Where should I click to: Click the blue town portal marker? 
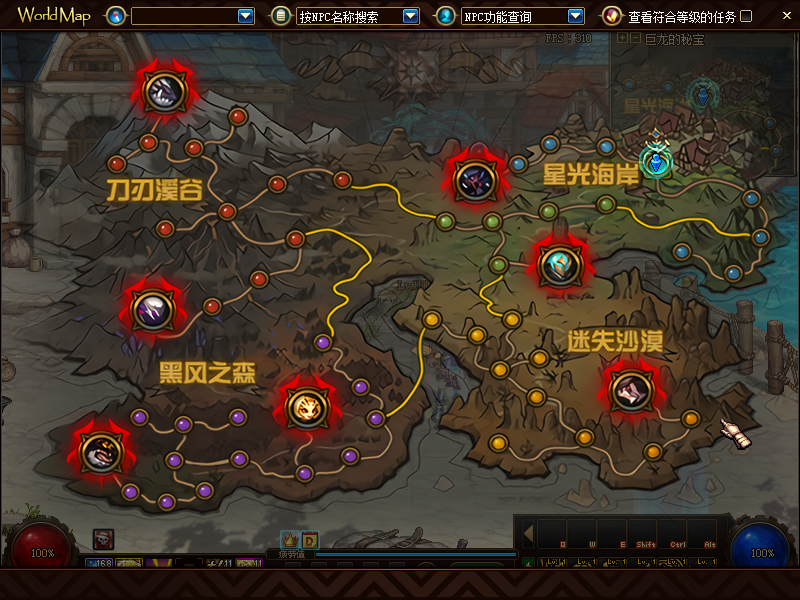[x=656, y=160]
